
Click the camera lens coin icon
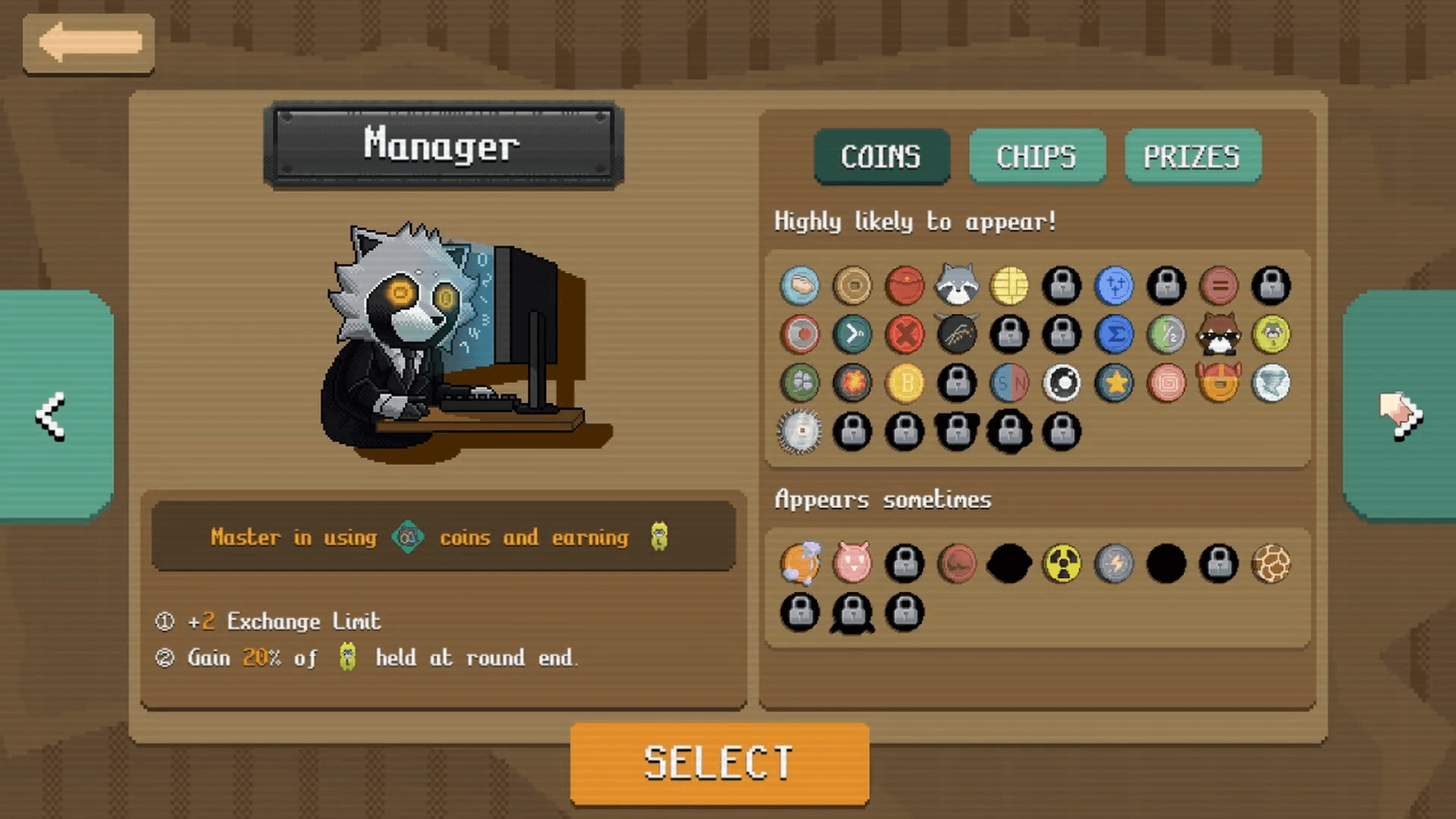pyautogui.click(x=1062, y=383)
